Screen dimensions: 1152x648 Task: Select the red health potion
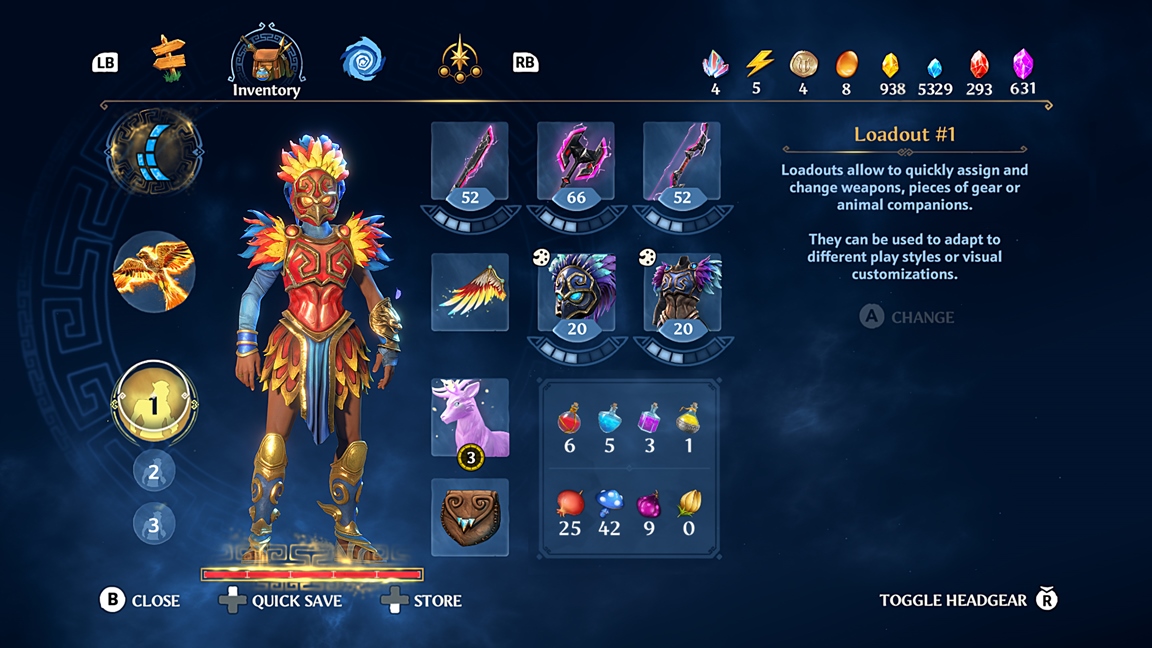pyautogui.click(x=570, y=418)
